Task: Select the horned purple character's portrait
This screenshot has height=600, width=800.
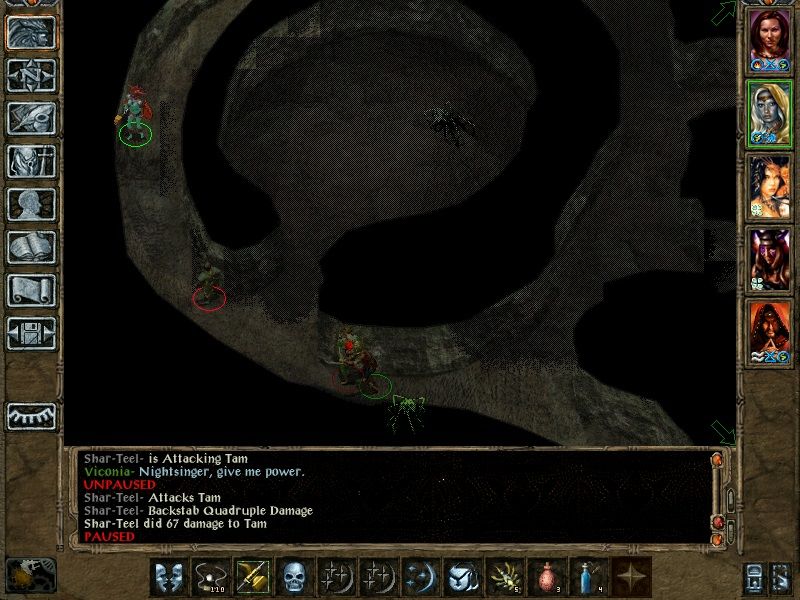Action: pos(770,259)
